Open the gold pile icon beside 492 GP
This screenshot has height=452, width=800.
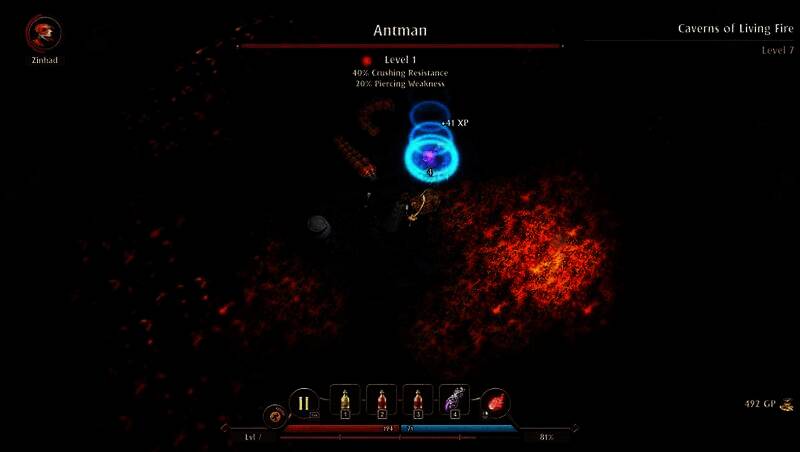click(x=787, y=404)
